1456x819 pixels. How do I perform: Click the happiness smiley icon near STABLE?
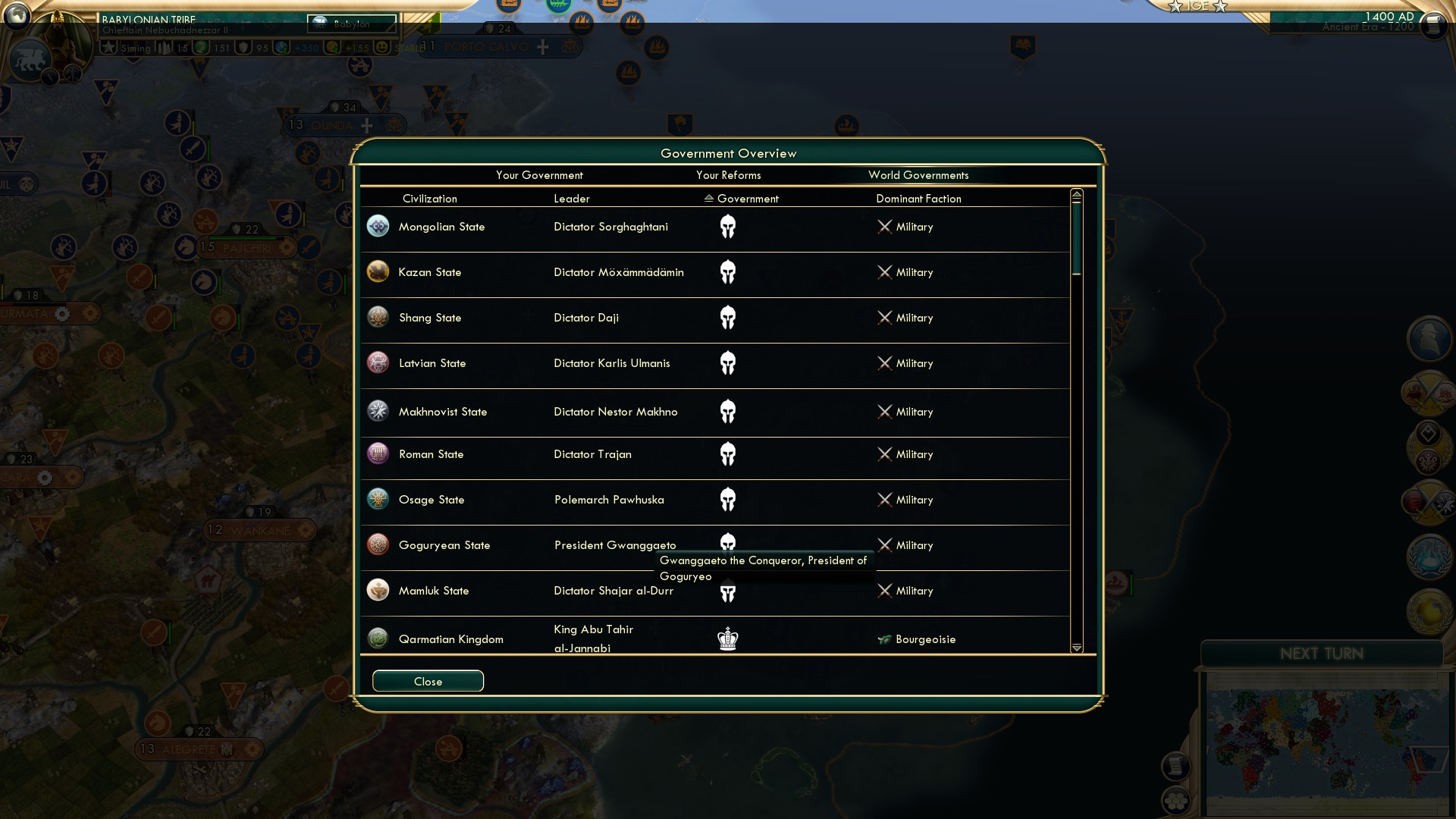382,49
